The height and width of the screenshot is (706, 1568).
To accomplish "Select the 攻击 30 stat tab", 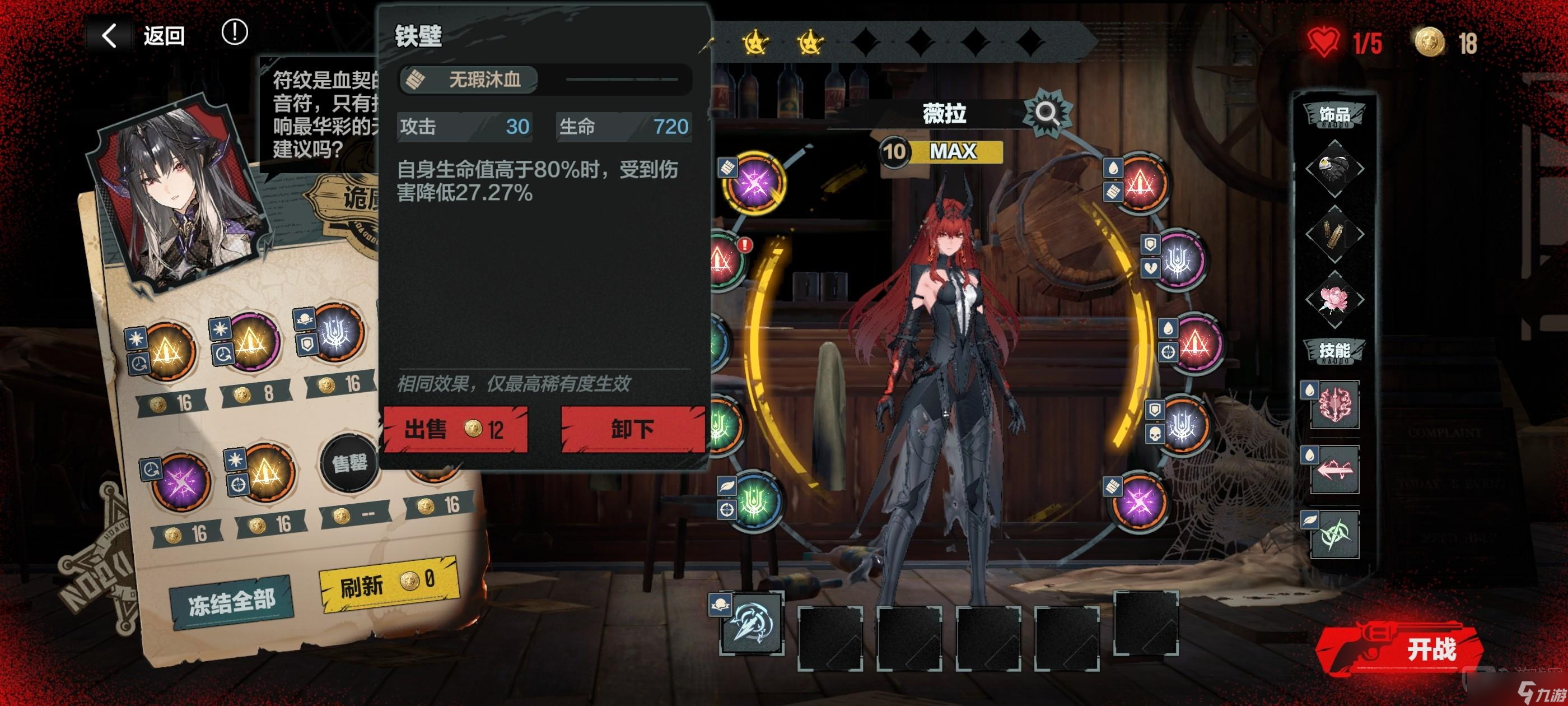I will [x=464, y=127].
